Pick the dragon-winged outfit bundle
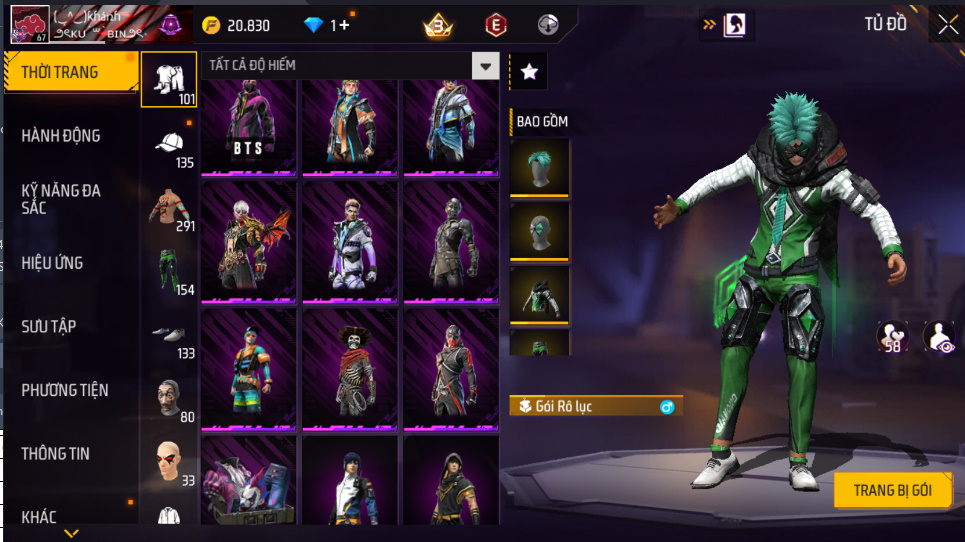The height and width of the screenshot is (542, 965). [x=248, y=243]
